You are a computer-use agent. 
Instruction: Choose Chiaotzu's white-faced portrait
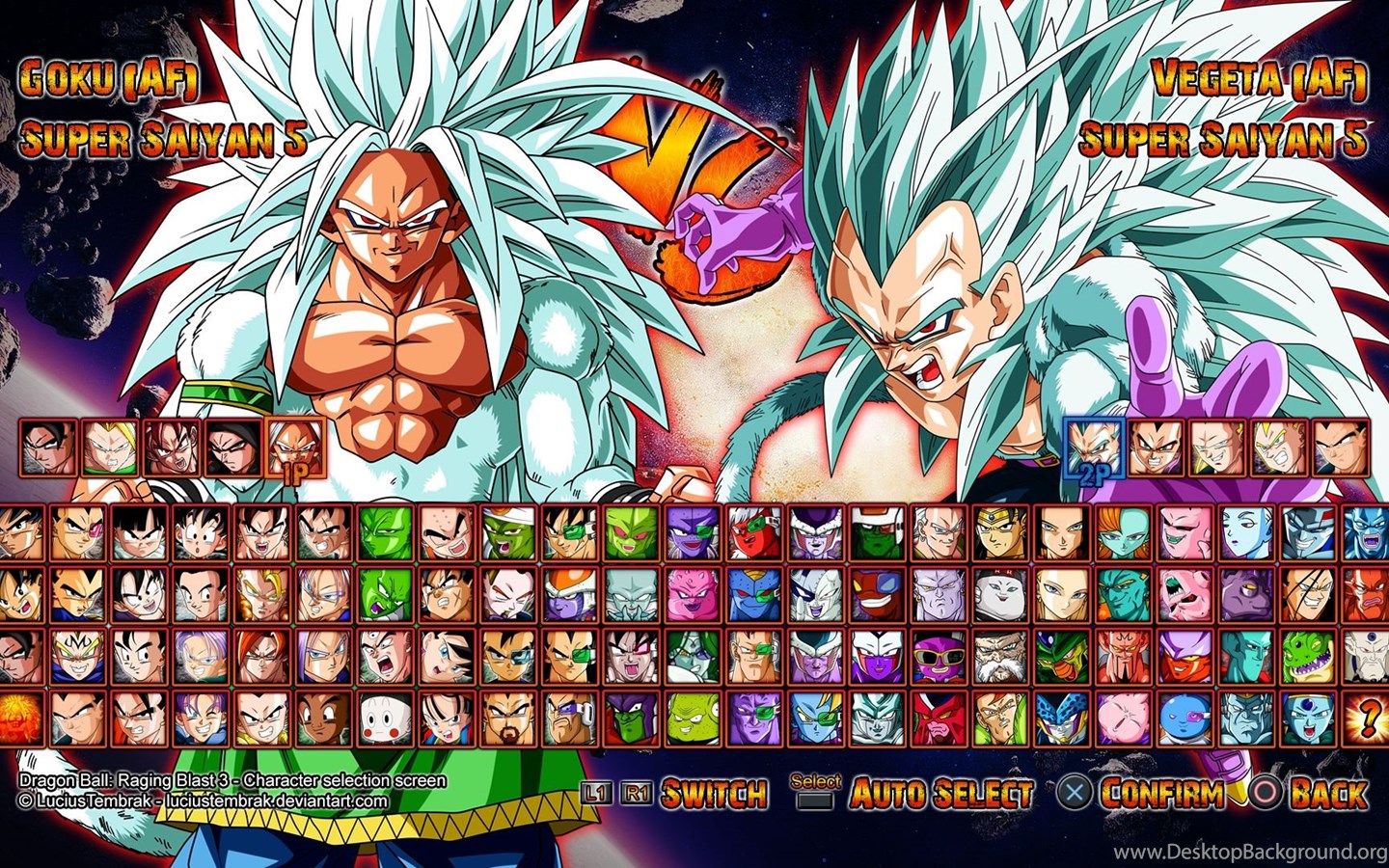click(386, 718)
